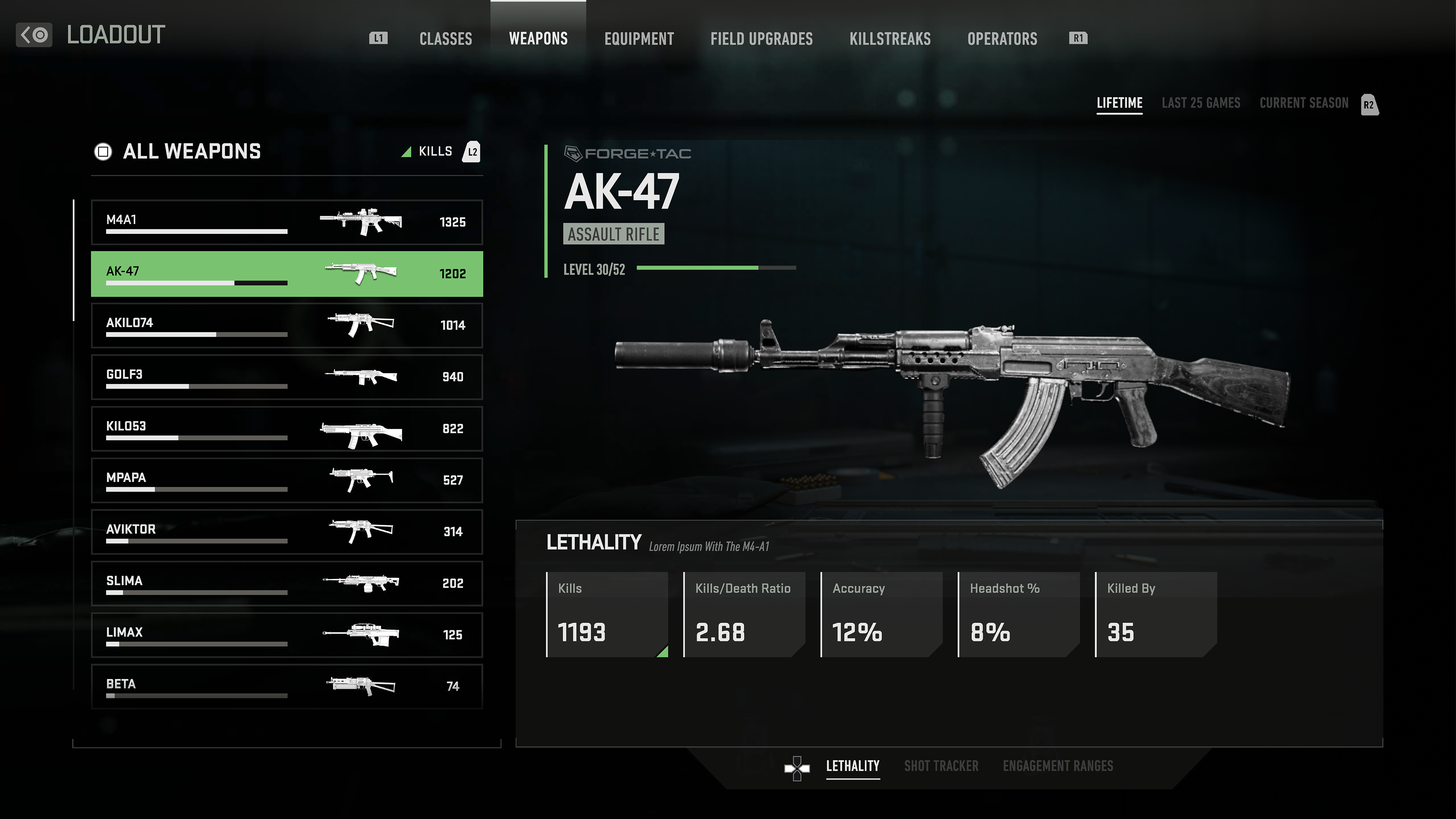
Task: View the Engagement Ranges tab
Action: (1057, 766)
